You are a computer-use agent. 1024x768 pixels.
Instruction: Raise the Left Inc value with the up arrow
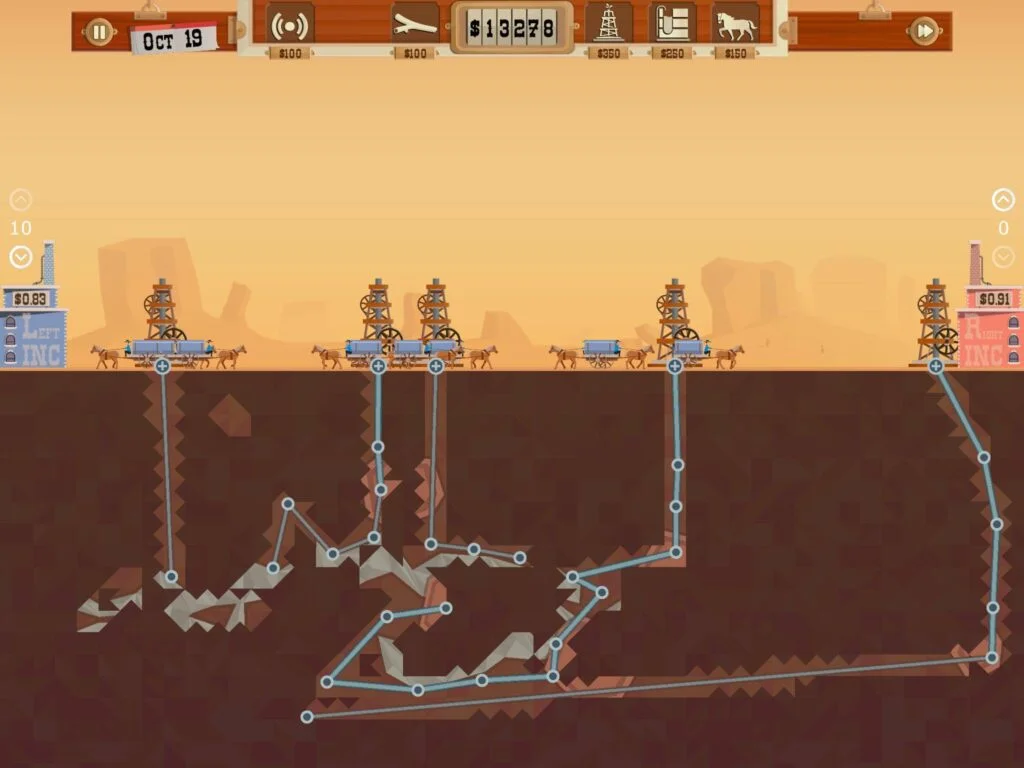(20, 200)
